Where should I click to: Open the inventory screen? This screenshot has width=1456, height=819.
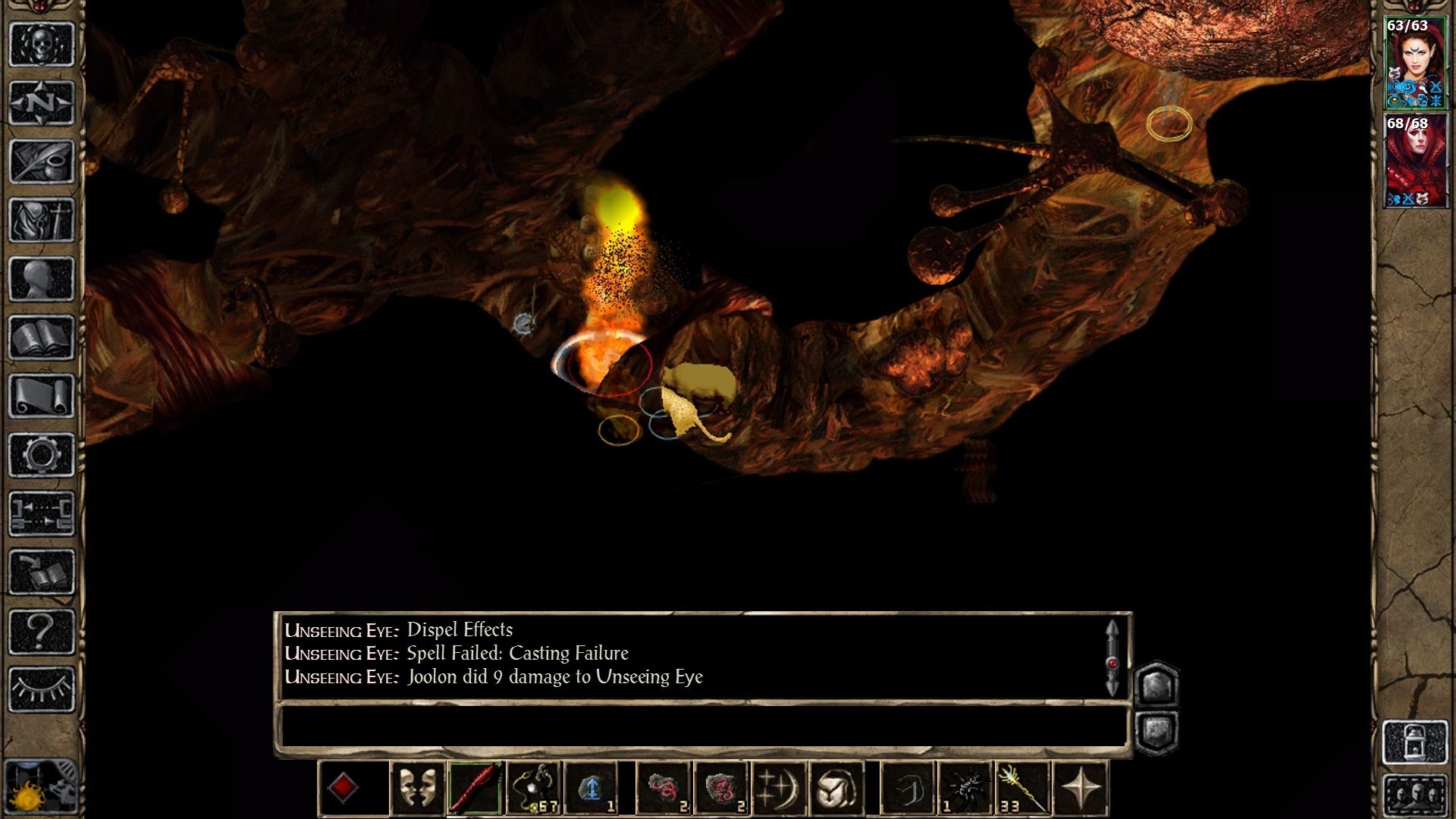point(42,221)
